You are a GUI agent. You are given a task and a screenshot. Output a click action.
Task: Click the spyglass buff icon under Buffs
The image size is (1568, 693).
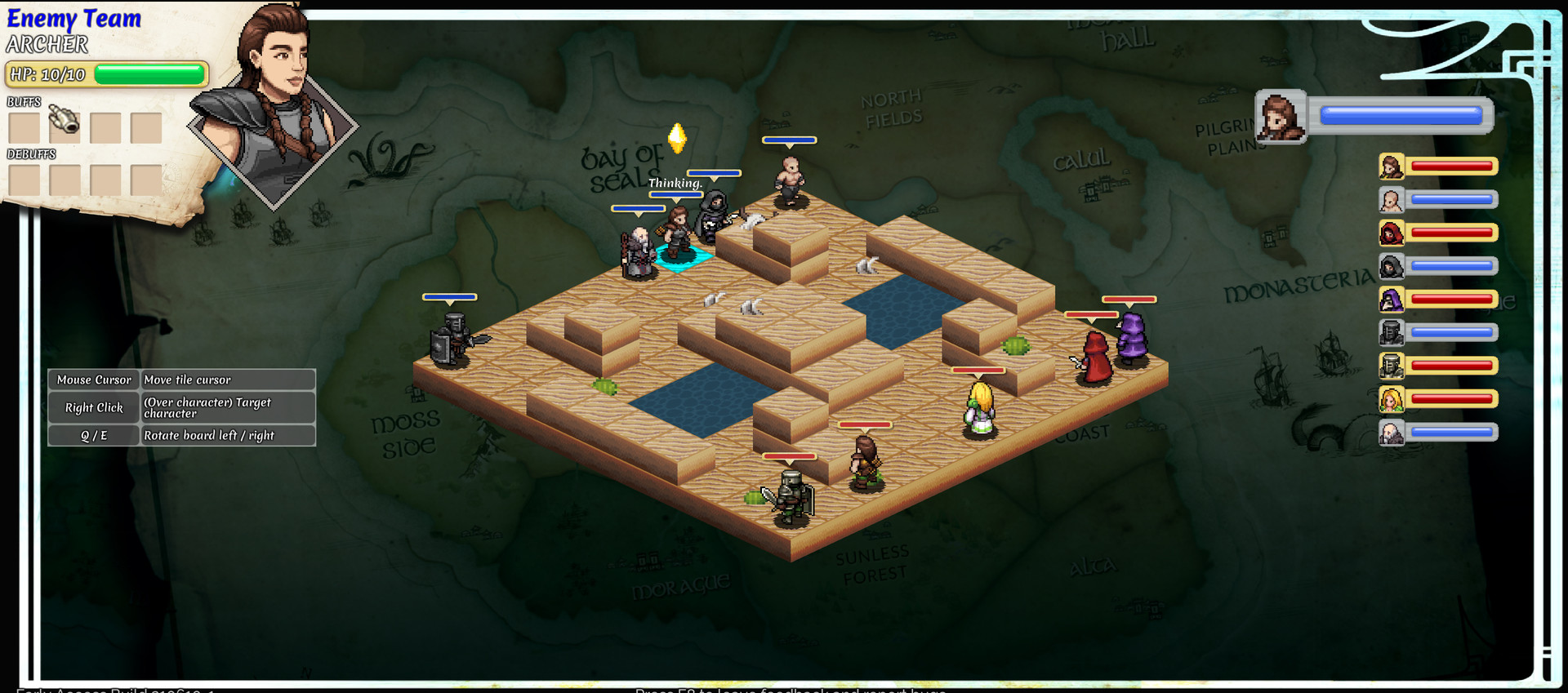pos(65,122)
